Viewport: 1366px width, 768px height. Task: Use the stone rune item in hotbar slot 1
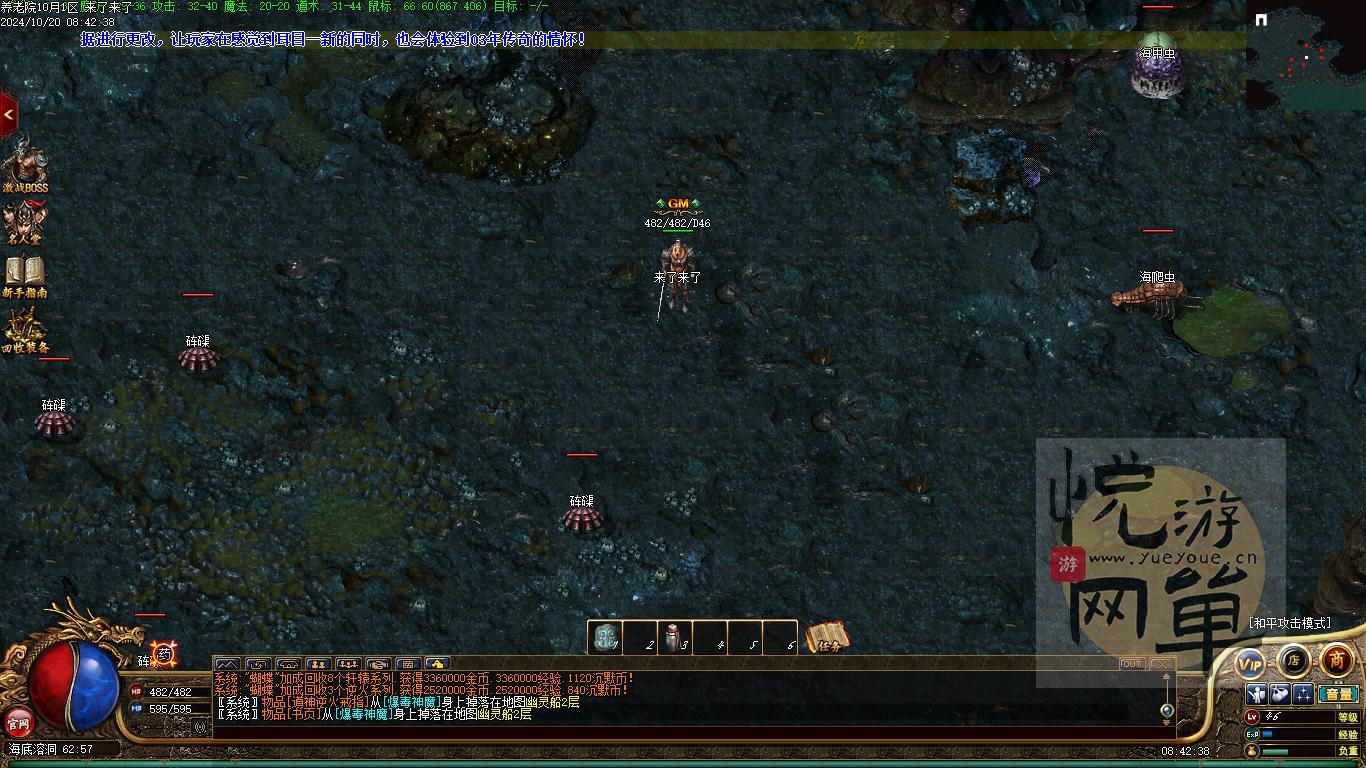click(x=604, y=638)
